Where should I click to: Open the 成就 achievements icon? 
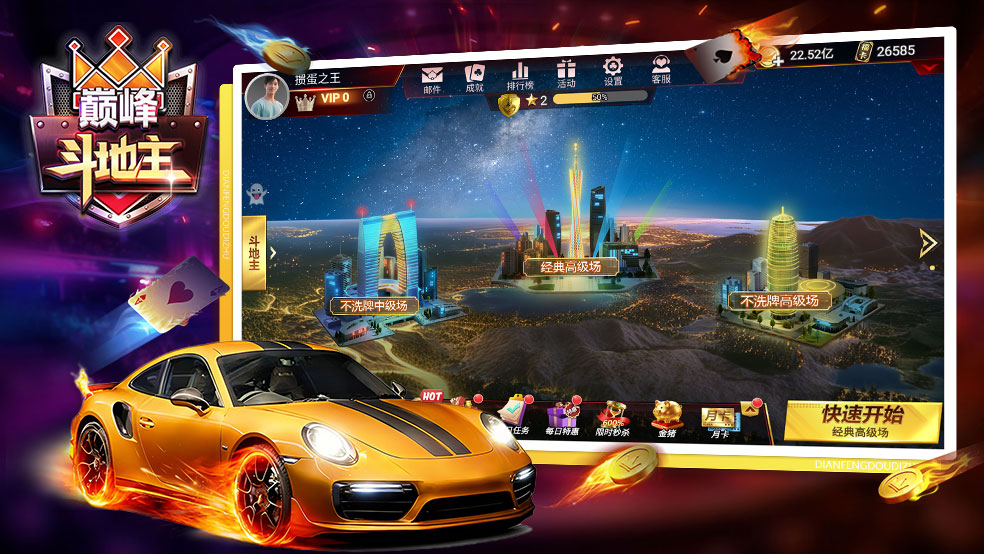tap(474, 76)
